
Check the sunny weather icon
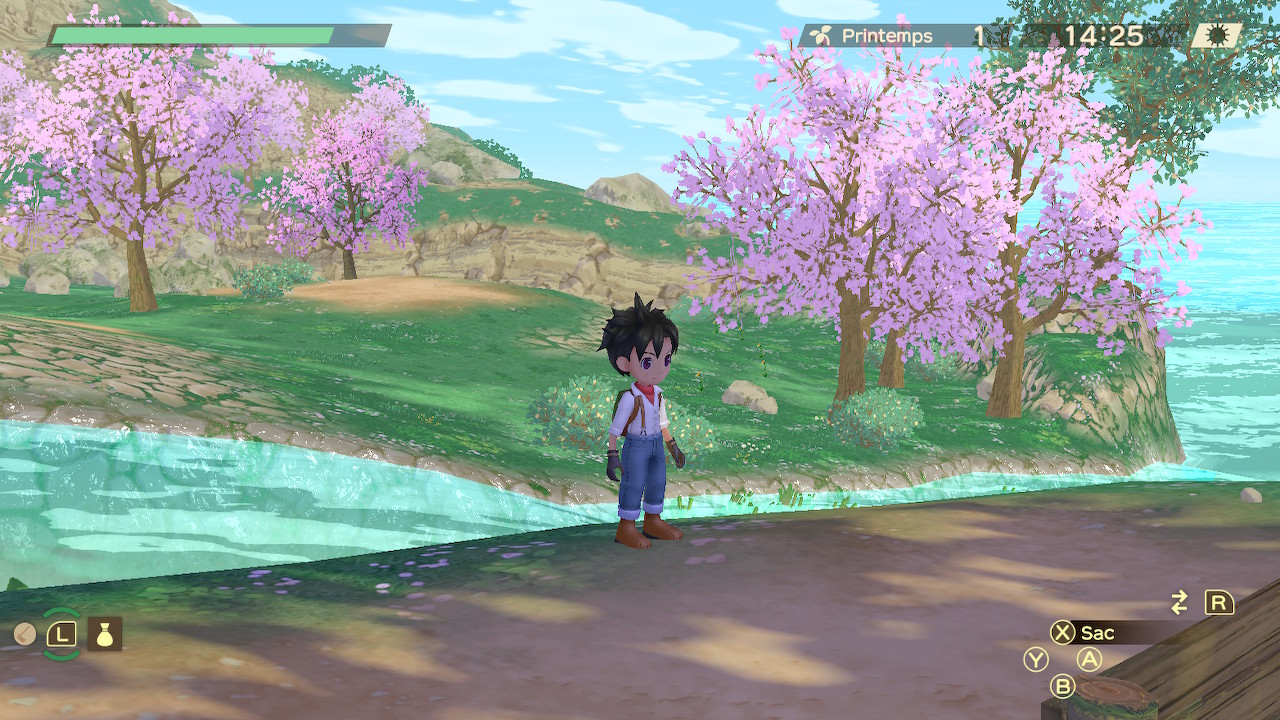1217,36
